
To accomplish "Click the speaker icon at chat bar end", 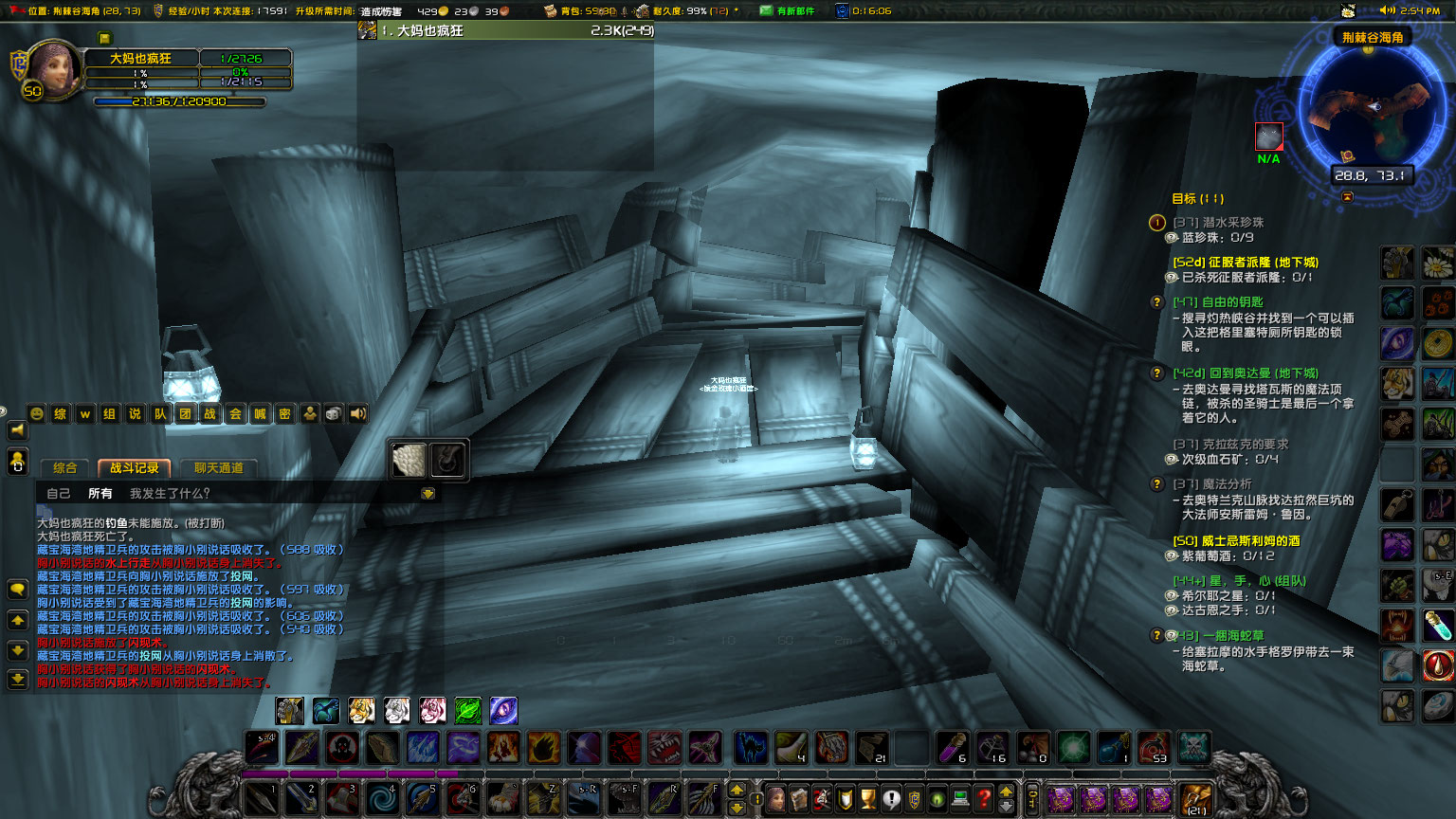I will coord(357,413).
